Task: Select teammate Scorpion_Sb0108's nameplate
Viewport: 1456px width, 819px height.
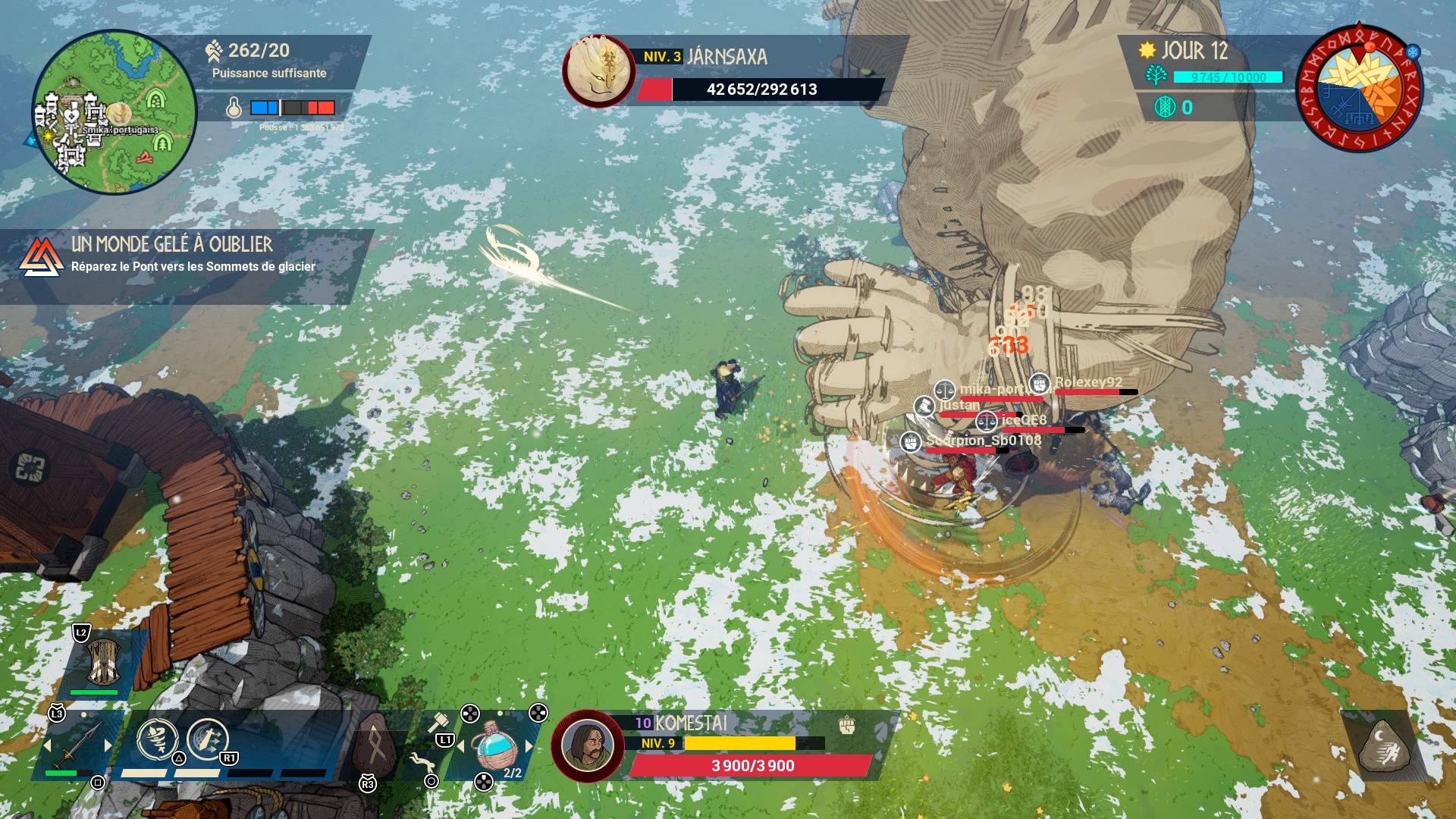Action: point(983,441)
